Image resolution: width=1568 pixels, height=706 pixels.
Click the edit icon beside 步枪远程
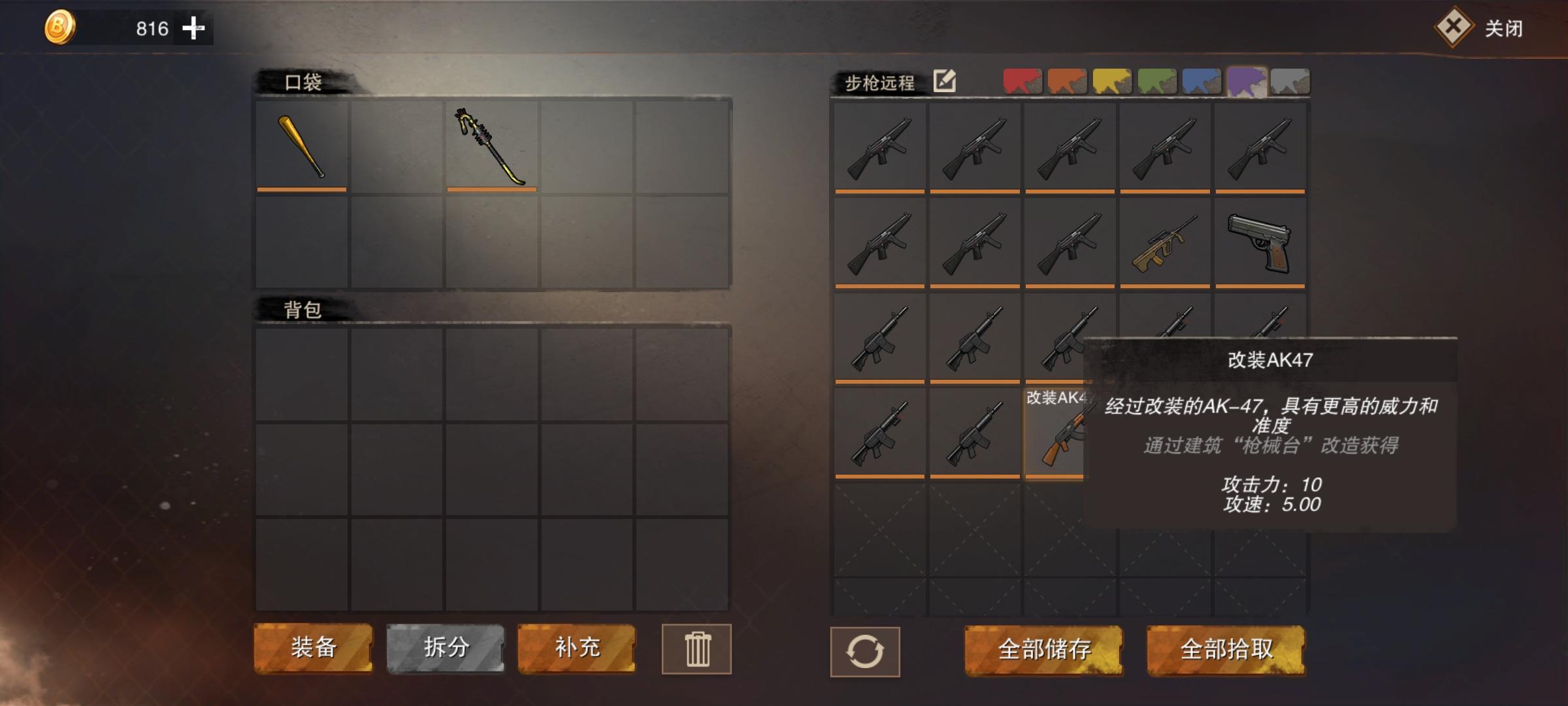coord(943,82)
